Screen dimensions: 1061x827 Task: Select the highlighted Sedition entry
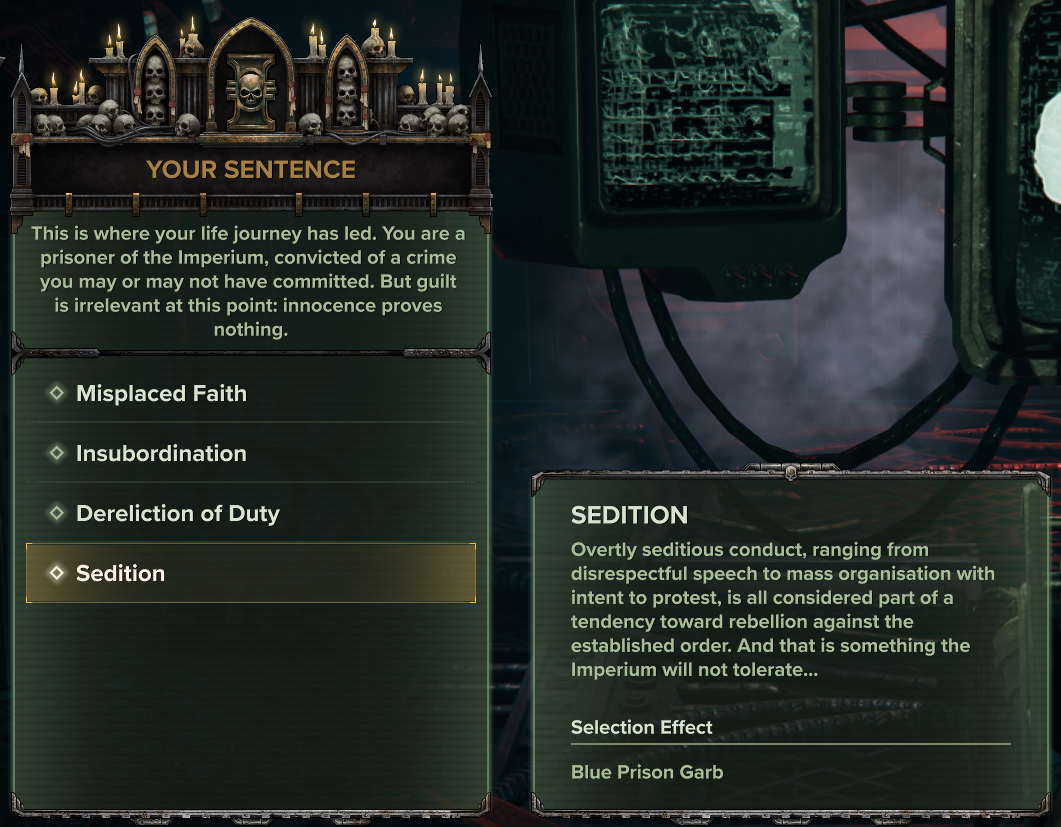point(250,574)
